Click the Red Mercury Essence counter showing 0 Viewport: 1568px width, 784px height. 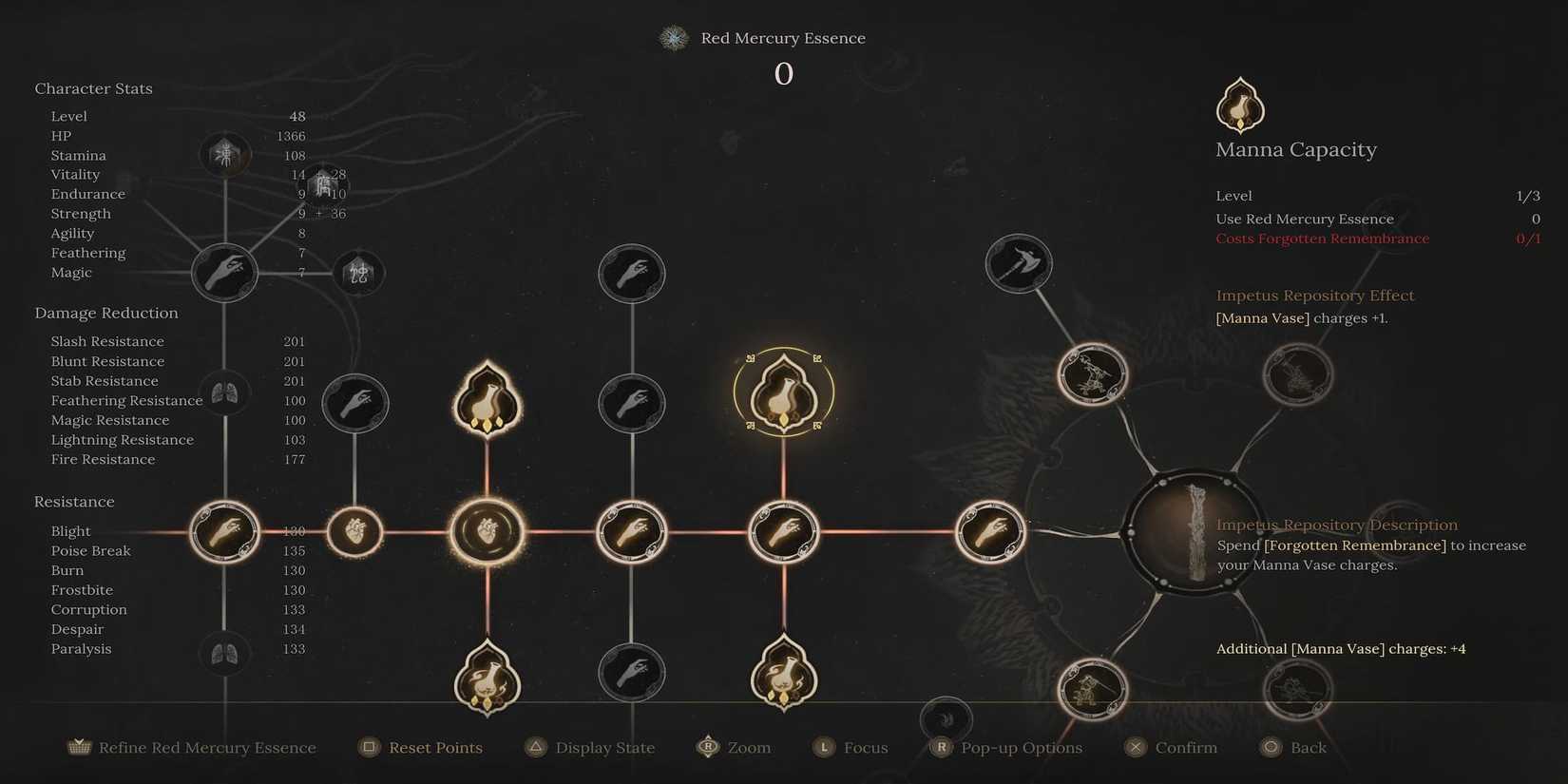point(783,74)
